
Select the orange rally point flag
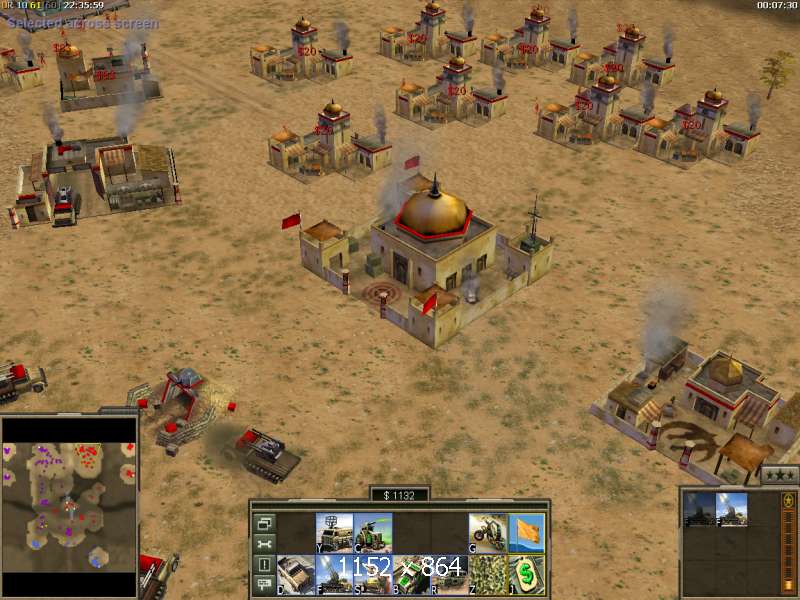(x=526, y=531)
